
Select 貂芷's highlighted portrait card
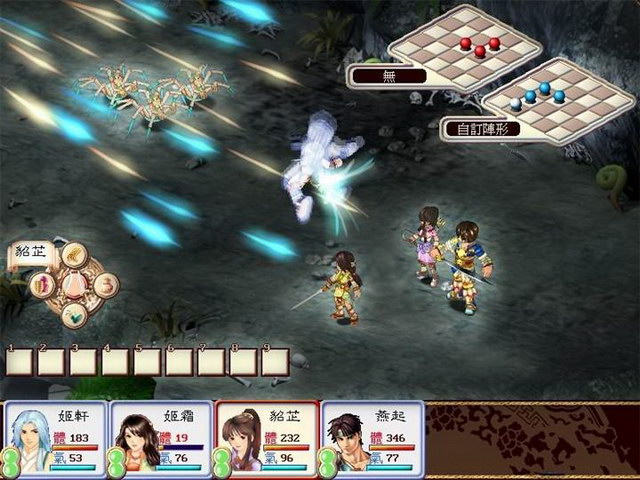(x=265, y=439)
